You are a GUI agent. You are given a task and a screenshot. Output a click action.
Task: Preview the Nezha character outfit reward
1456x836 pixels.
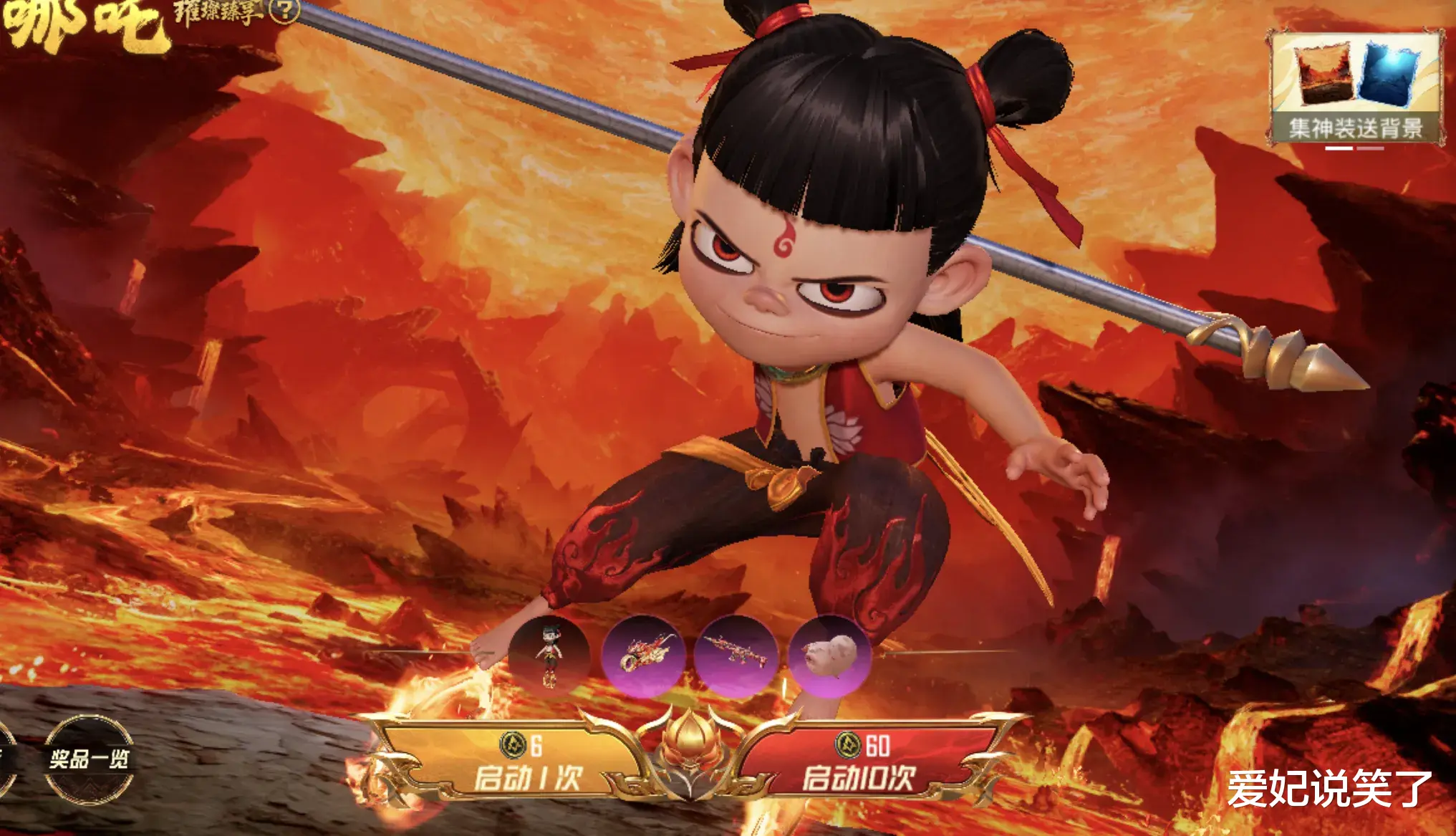(x=549, y=655)
